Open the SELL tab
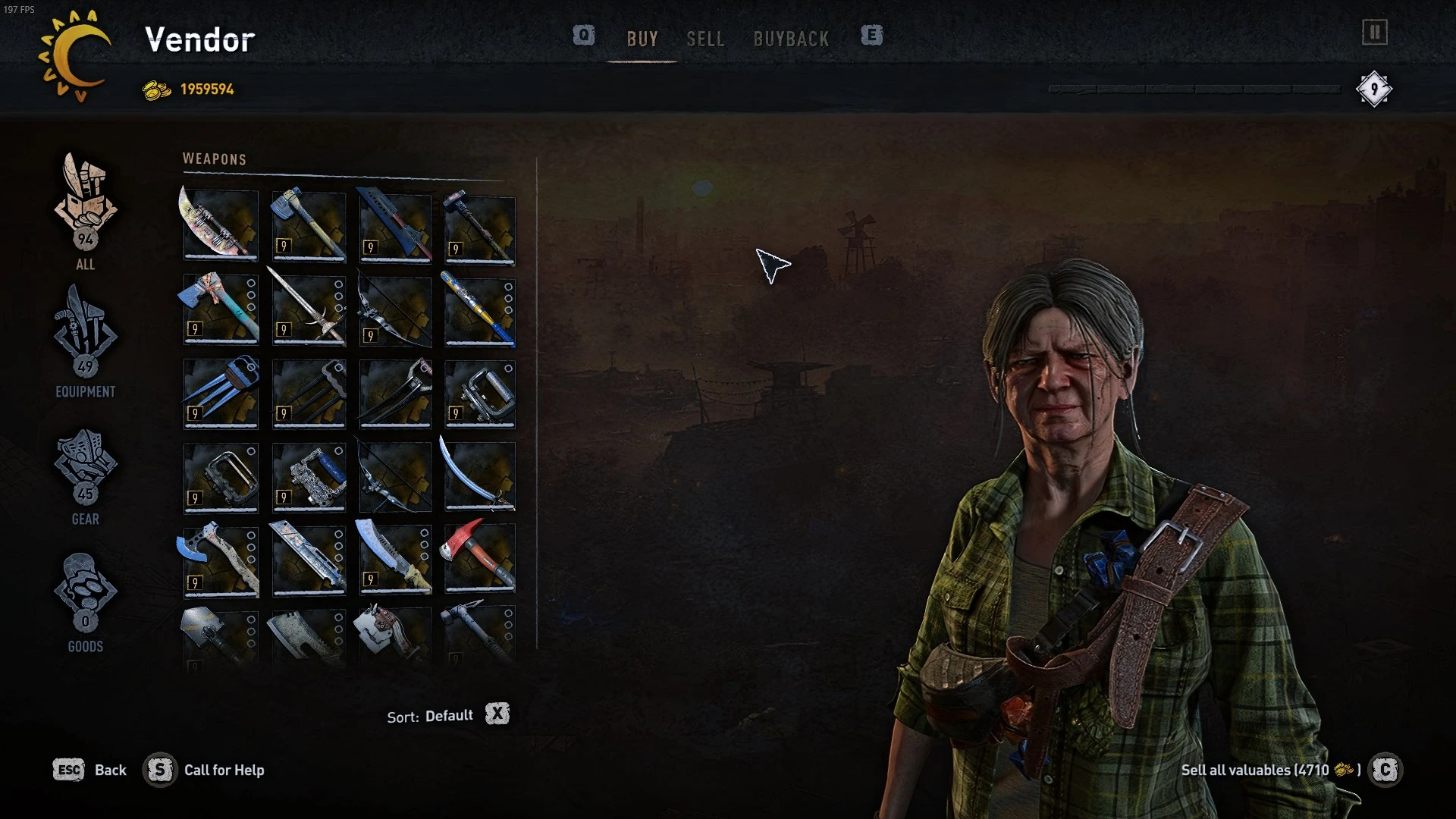 pyautogui.click(x=705, y=39)
